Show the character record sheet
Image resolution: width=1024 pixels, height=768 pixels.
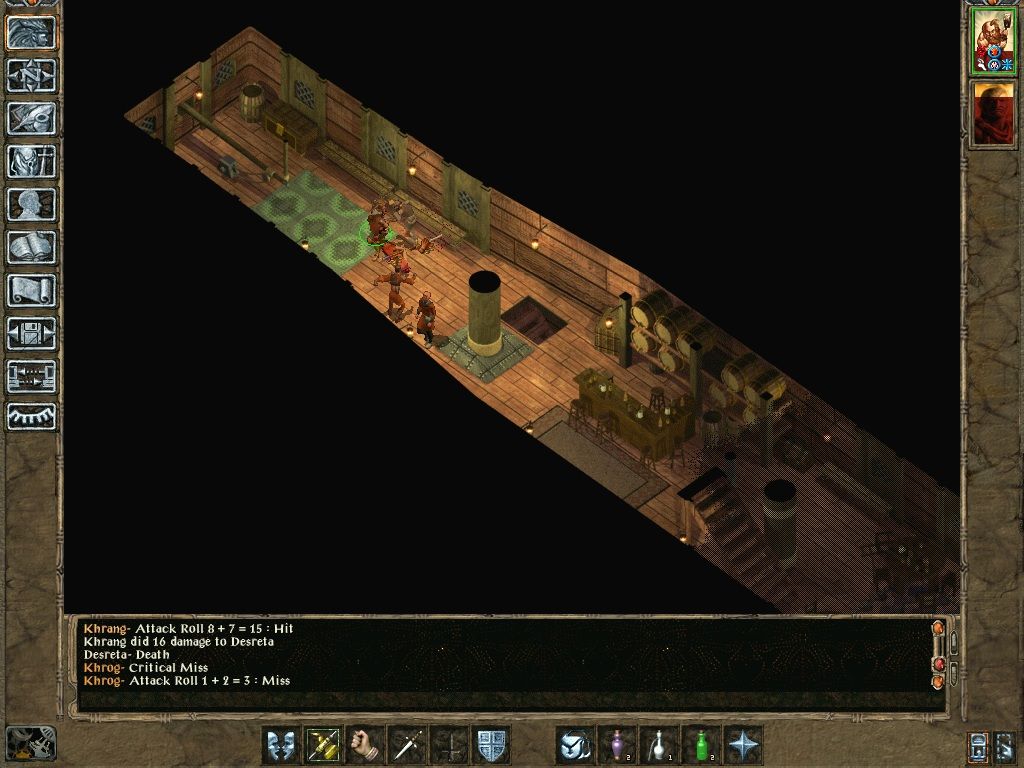pos(32,204)
